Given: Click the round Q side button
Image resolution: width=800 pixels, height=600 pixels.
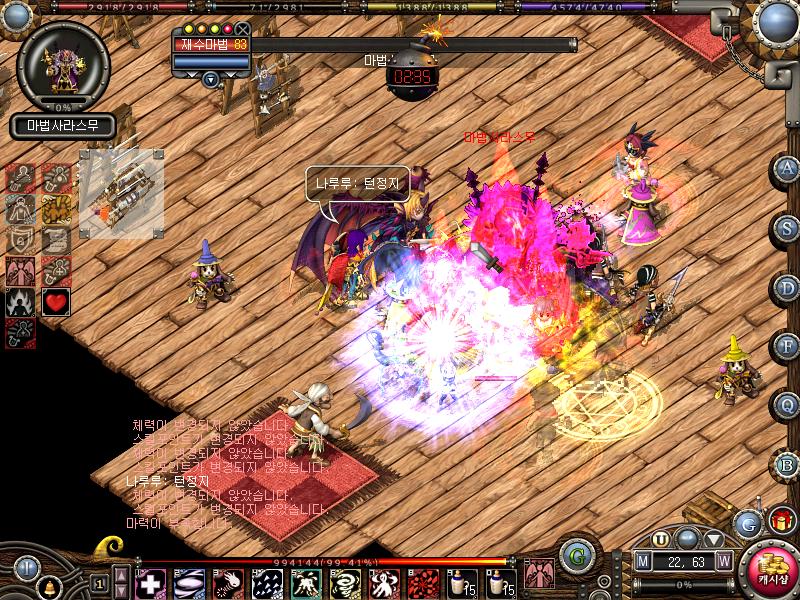Looking at the screenshot, I should (x=788, y=405).
